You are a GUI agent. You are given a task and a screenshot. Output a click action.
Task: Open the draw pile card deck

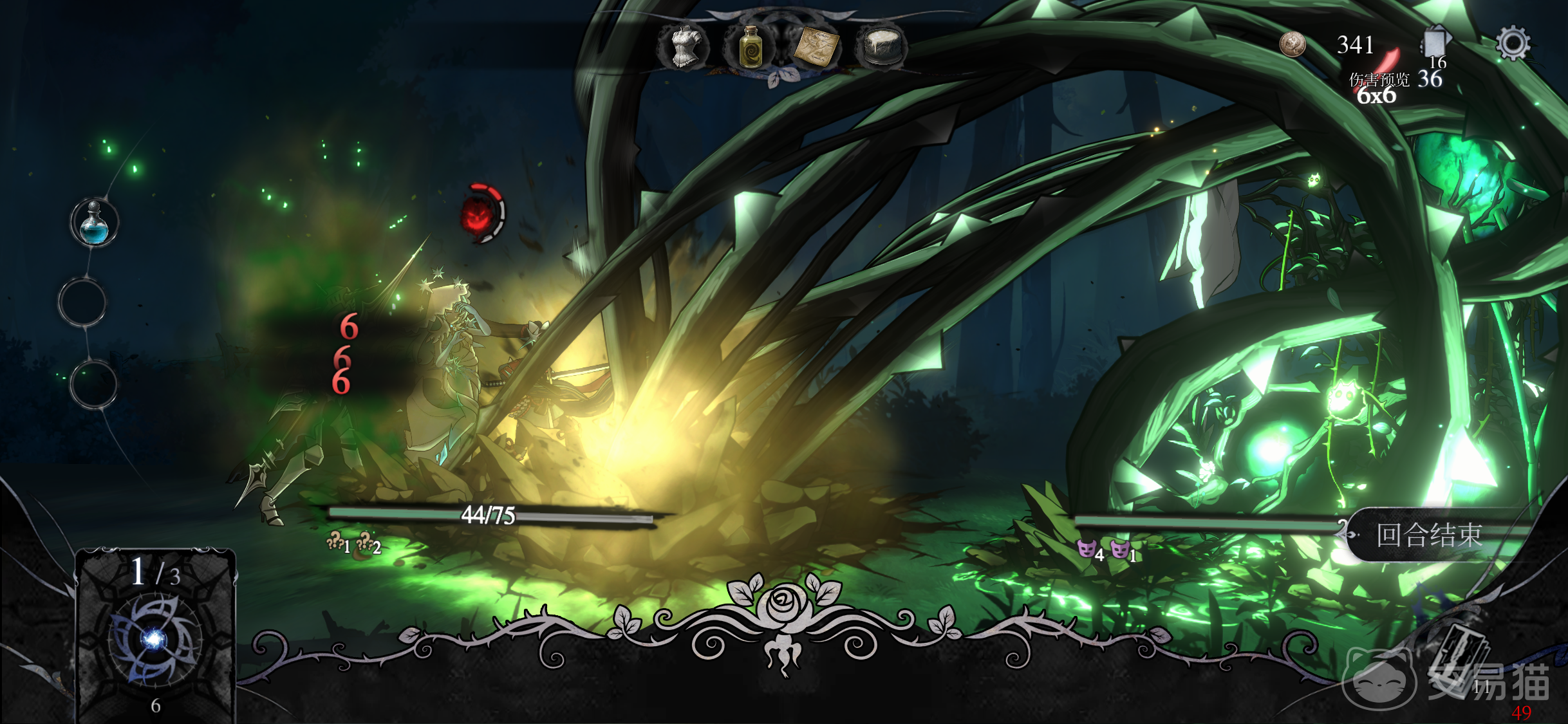(x=155, y=634)
